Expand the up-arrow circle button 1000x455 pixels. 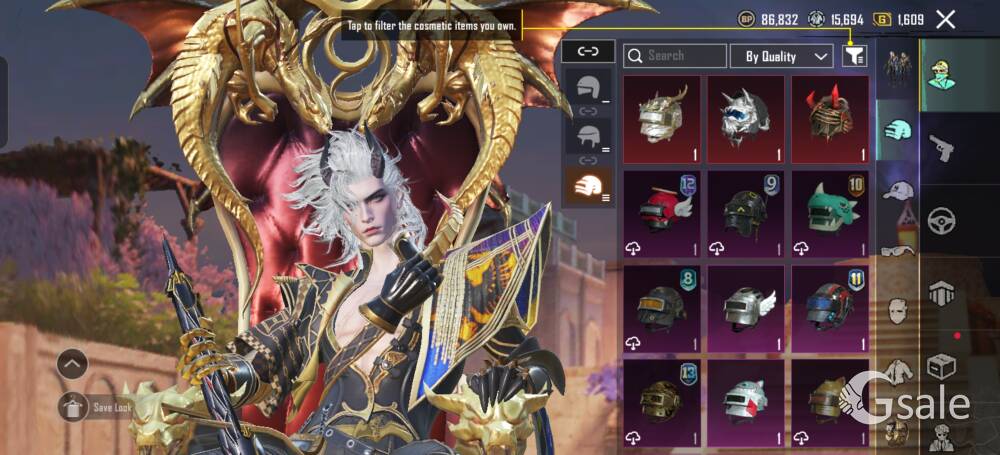click(x=72, y=364)
